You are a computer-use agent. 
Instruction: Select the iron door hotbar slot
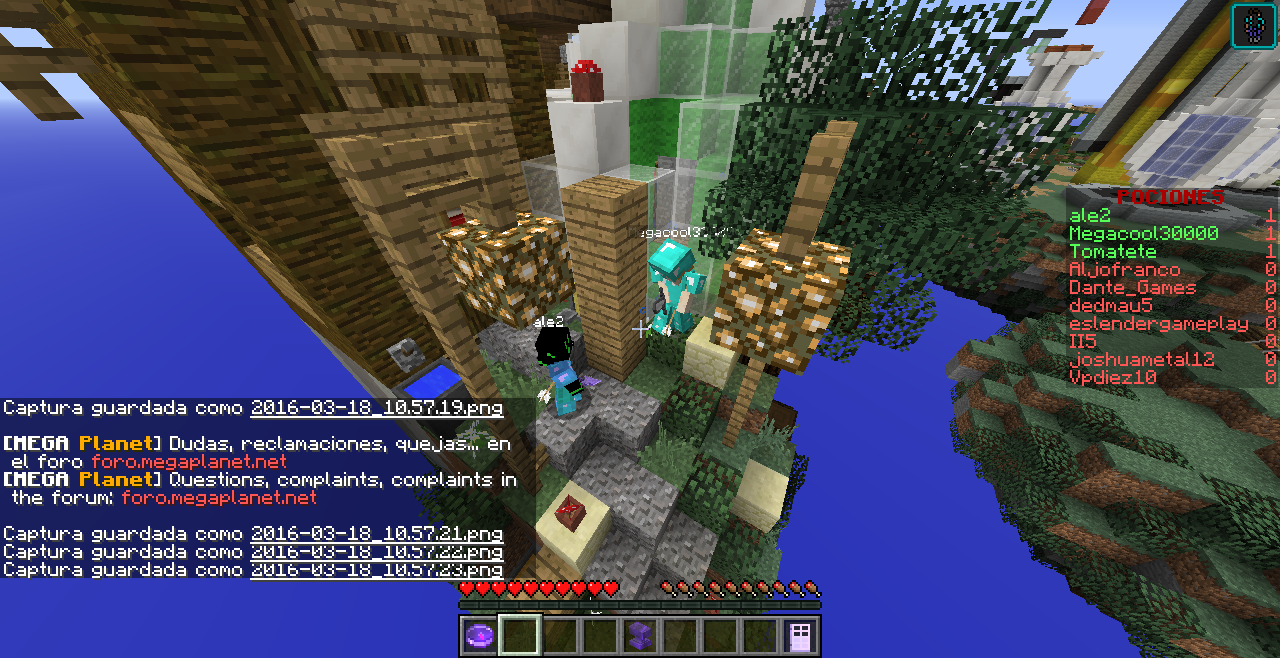(800, 636)
